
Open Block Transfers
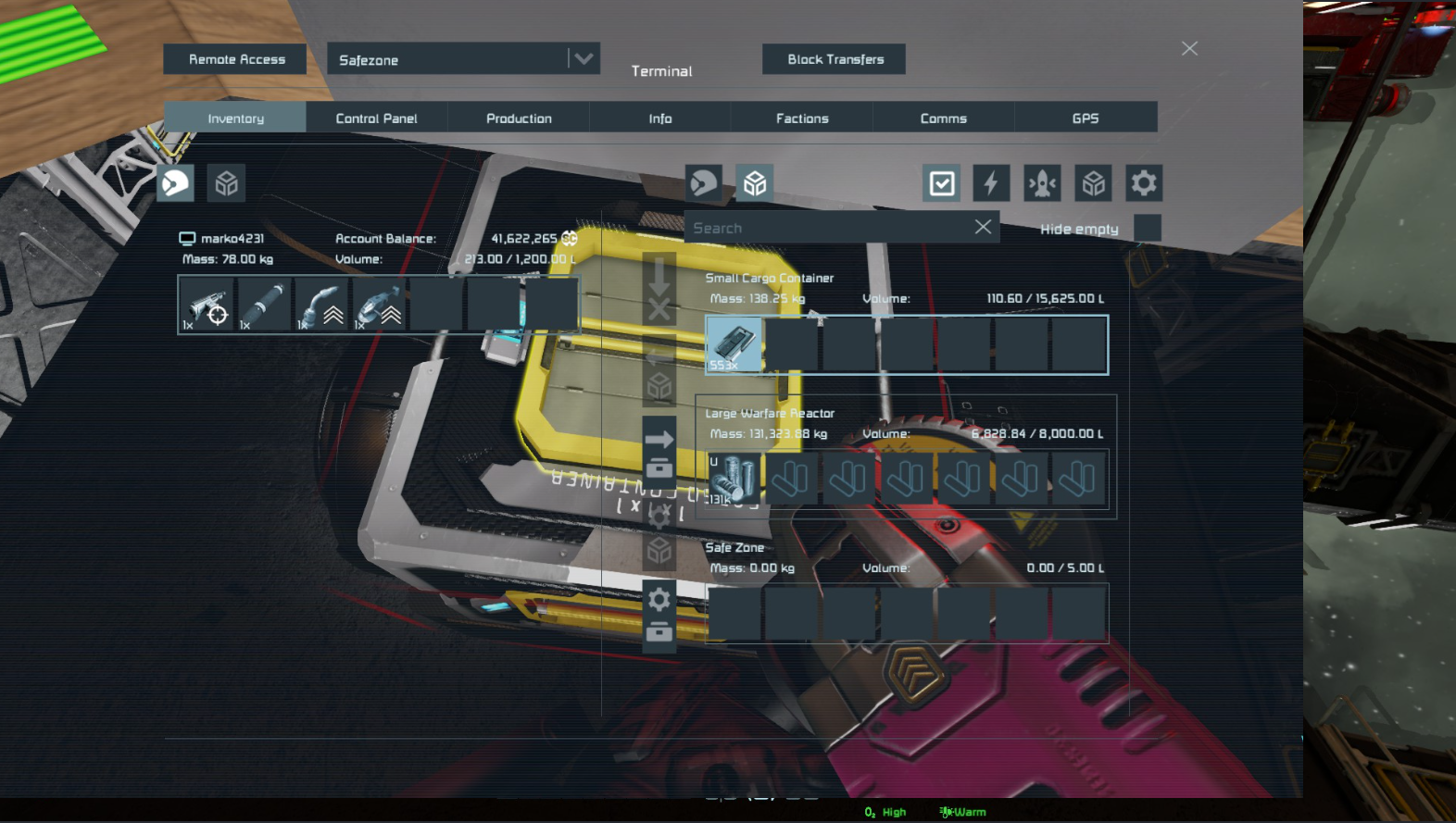[x=835, y=59]
